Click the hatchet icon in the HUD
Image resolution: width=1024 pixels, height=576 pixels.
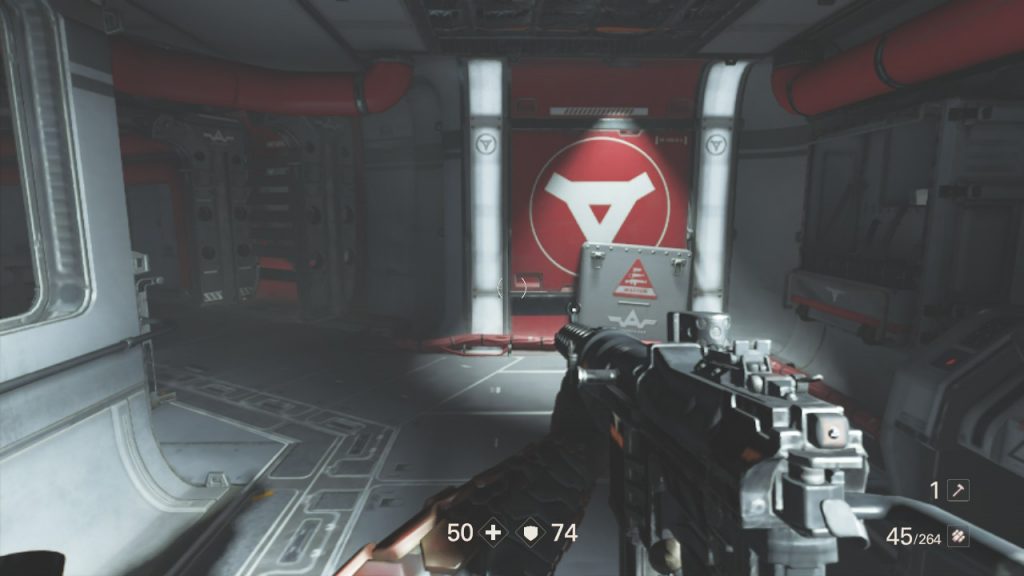[959, 490]
